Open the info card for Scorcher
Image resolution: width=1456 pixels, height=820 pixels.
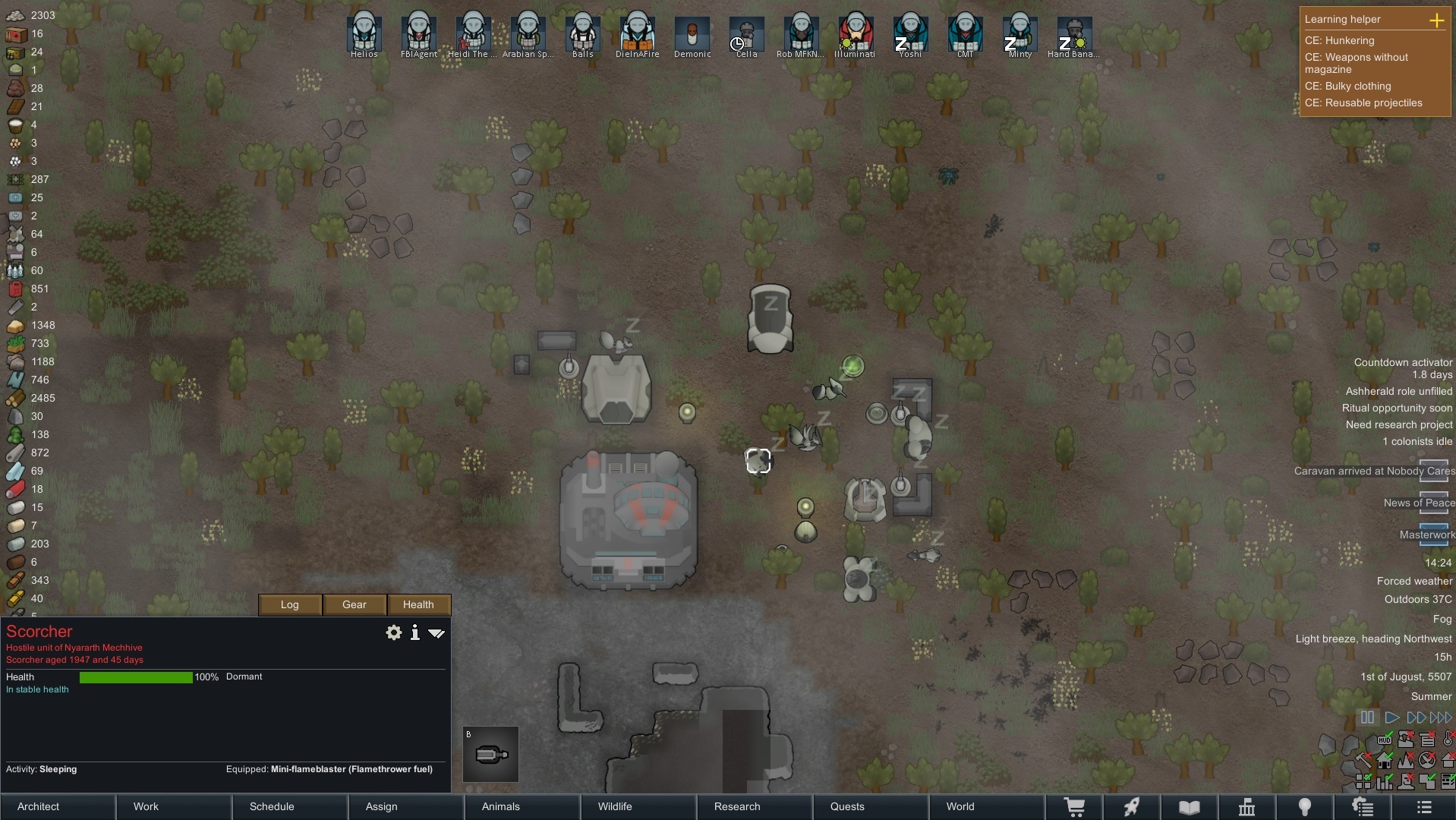pyautogui.click(x=415, y=632)
